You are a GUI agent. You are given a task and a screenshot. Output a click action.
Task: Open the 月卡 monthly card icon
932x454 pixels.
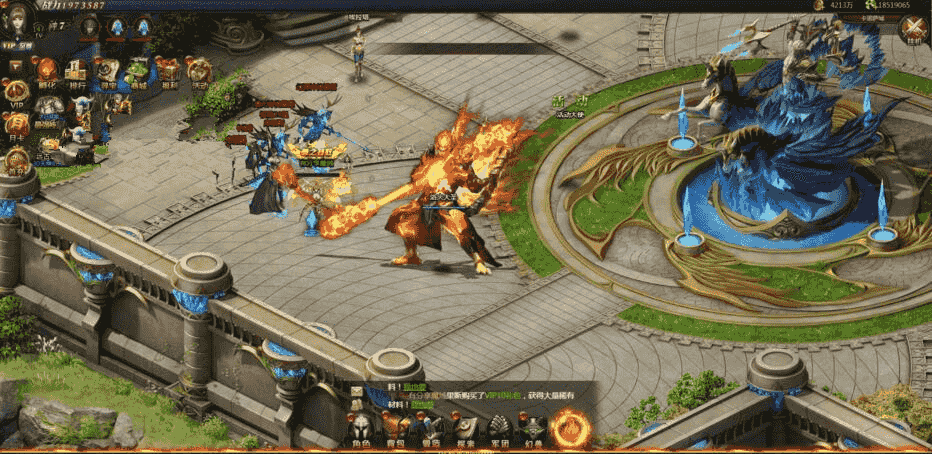(18, 126)
